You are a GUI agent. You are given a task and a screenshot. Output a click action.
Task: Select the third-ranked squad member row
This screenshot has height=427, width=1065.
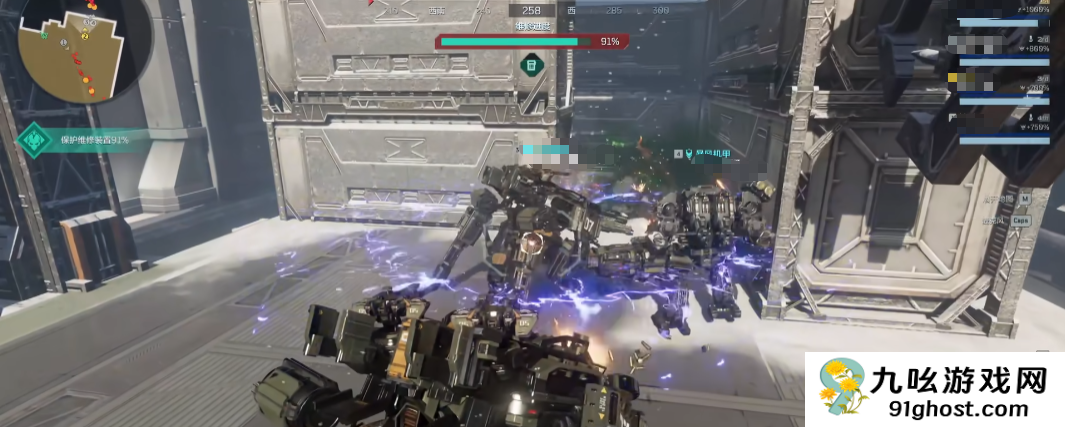(1000, 88)
